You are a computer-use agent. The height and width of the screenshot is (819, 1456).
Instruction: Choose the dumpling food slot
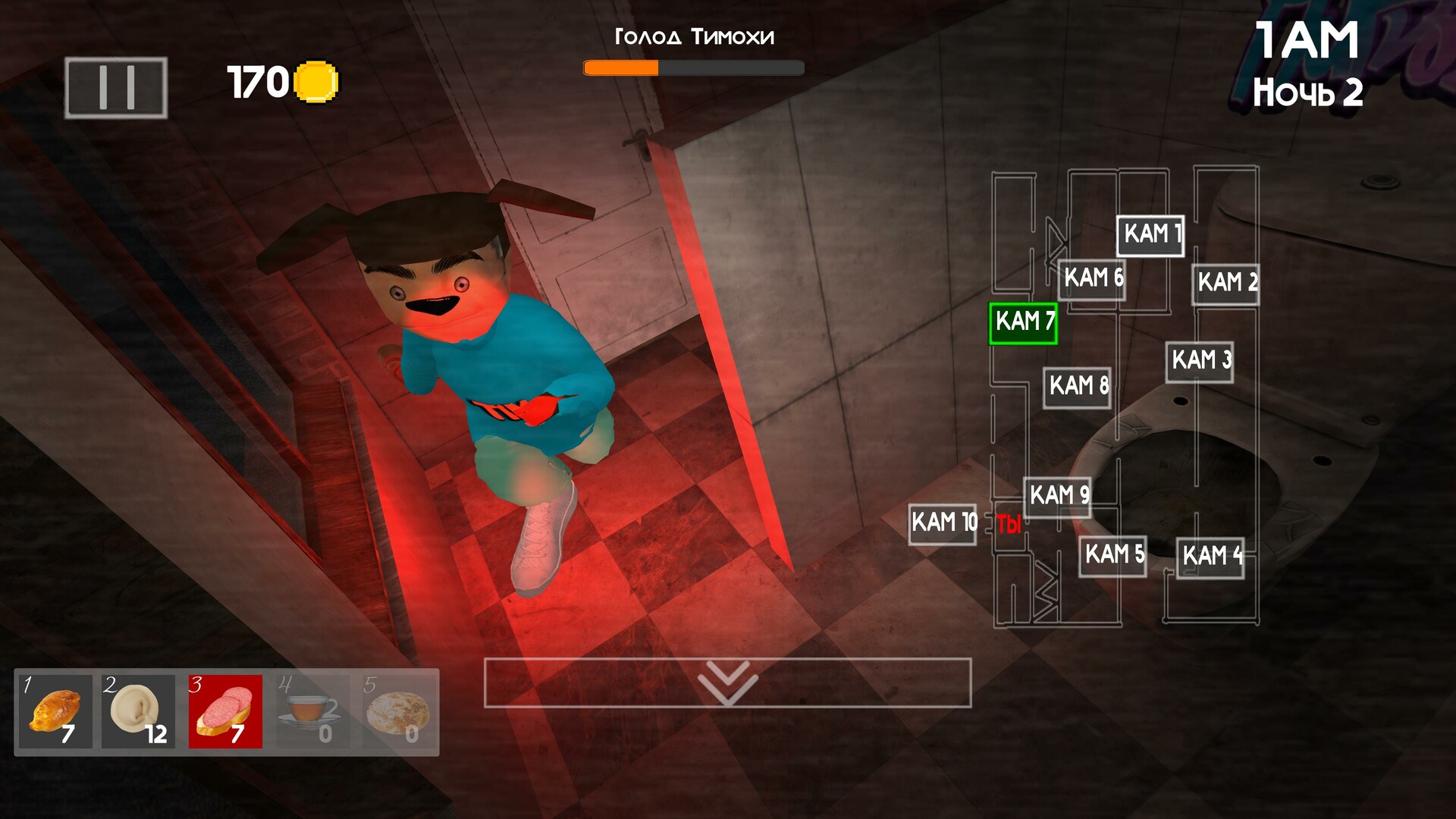[138, 711]
